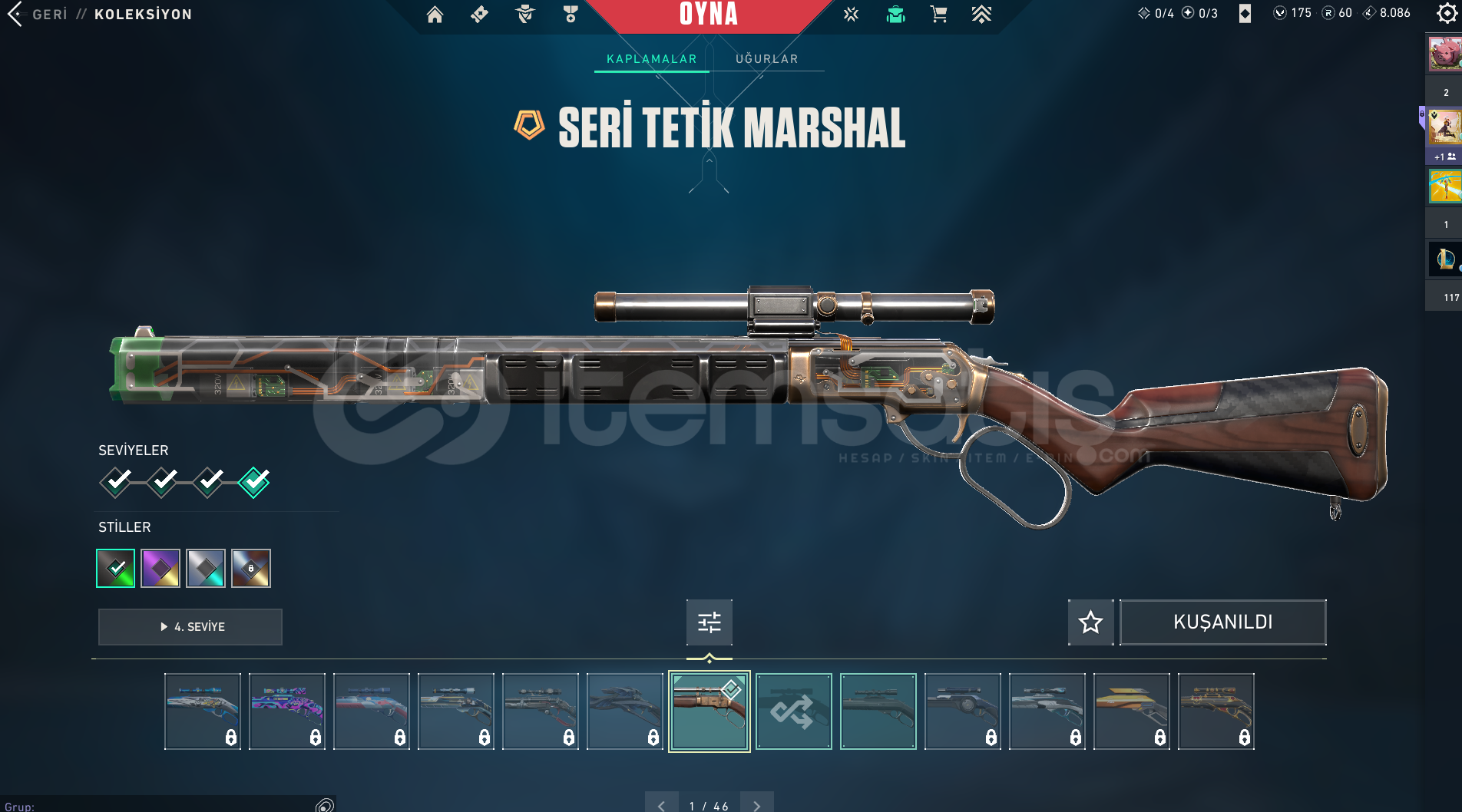Screen dimensions: 1462x812
Task: Click the KUŞANILDI equipped button
Action: tap(1222, 622)
